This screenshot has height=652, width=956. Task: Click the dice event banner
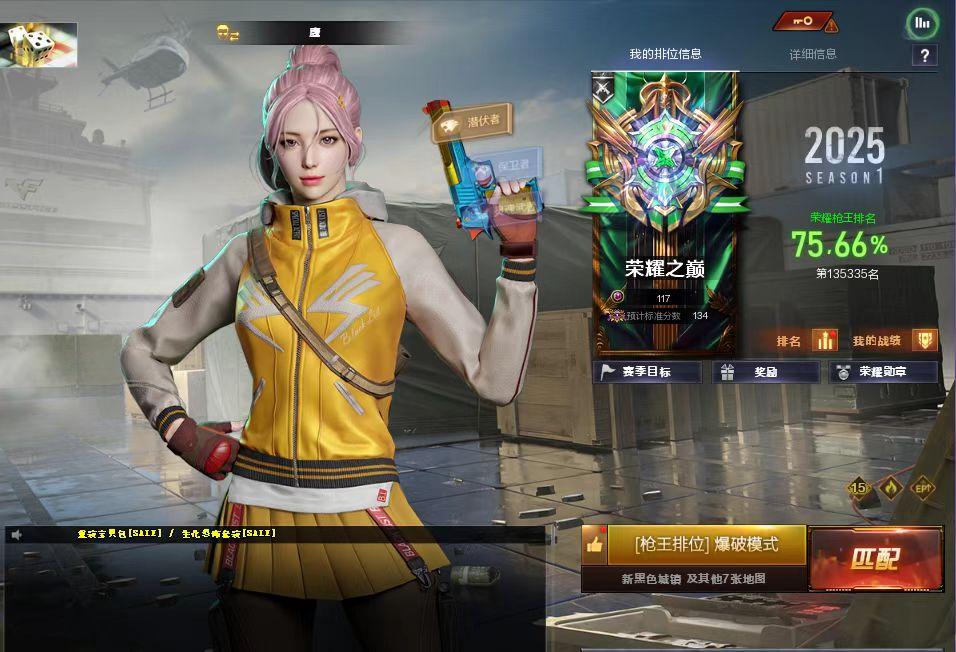click(39, 45)
